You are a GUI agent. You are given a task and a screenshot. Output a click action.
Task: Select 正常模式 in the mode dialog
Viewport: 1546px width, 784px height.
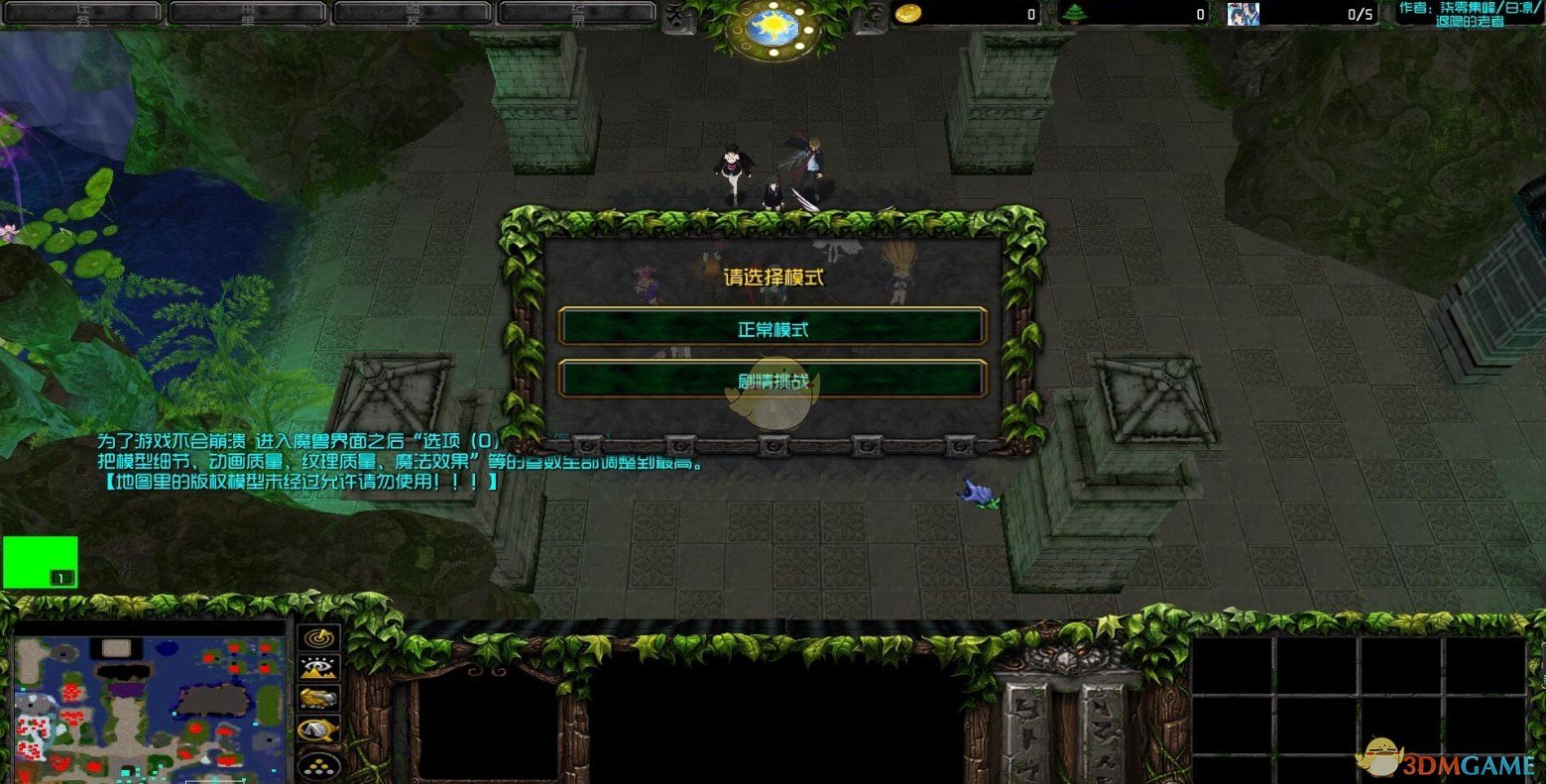773,328
